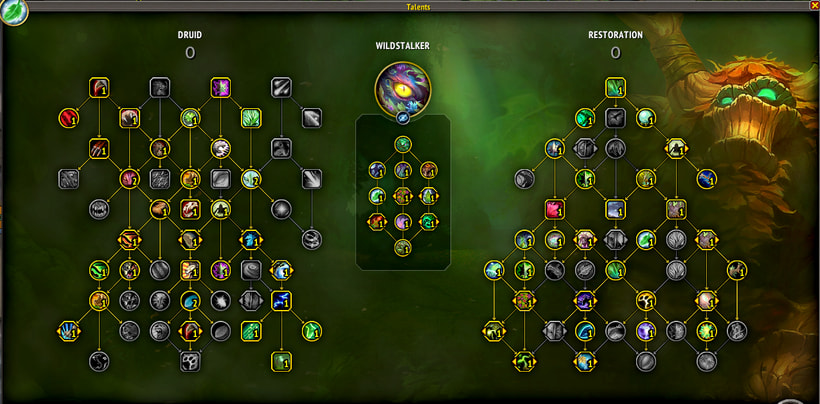Image resolution: width=820 pixels, height=404 pixels.
Task: Click the green leaf specialization icon
Action: pyautogui.click(x=15, y=12)
